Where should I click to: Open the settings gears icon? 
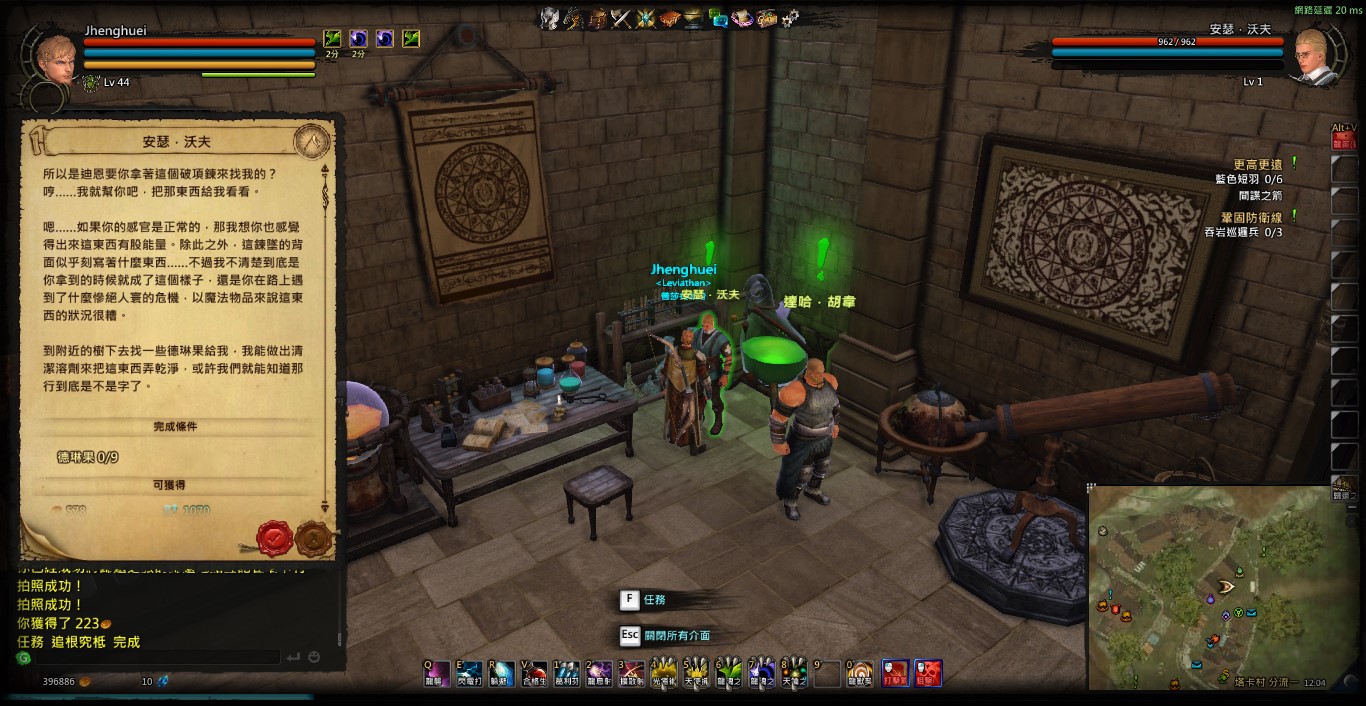790,18
